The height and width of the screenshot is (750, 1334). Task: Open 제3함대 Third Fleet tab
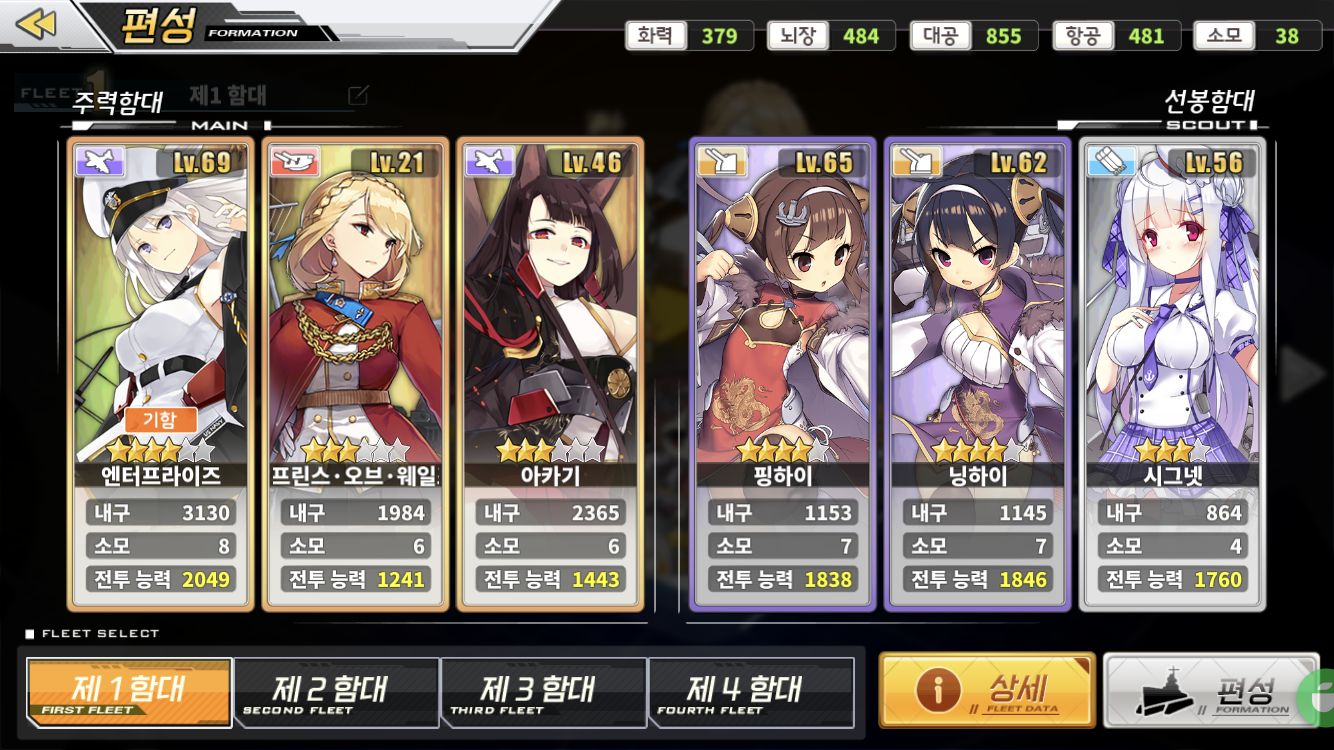click(543, 692)
